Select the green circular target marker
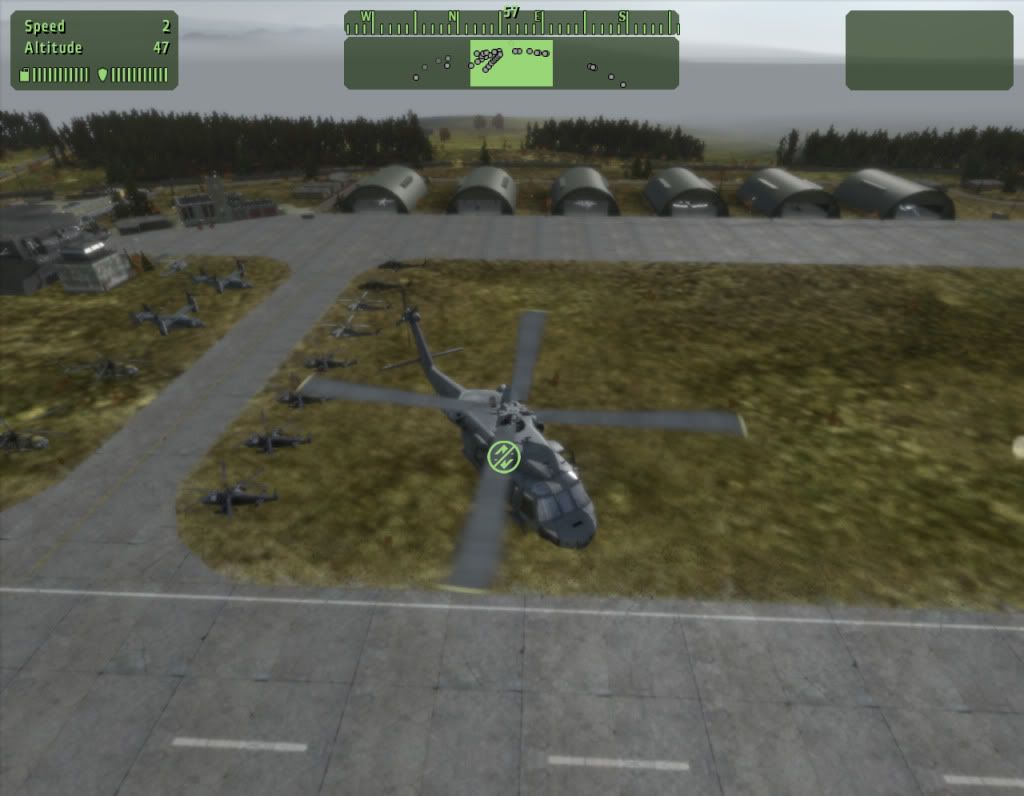The image size is (1024, 796). pyautogui.click(x=504, y=456)
